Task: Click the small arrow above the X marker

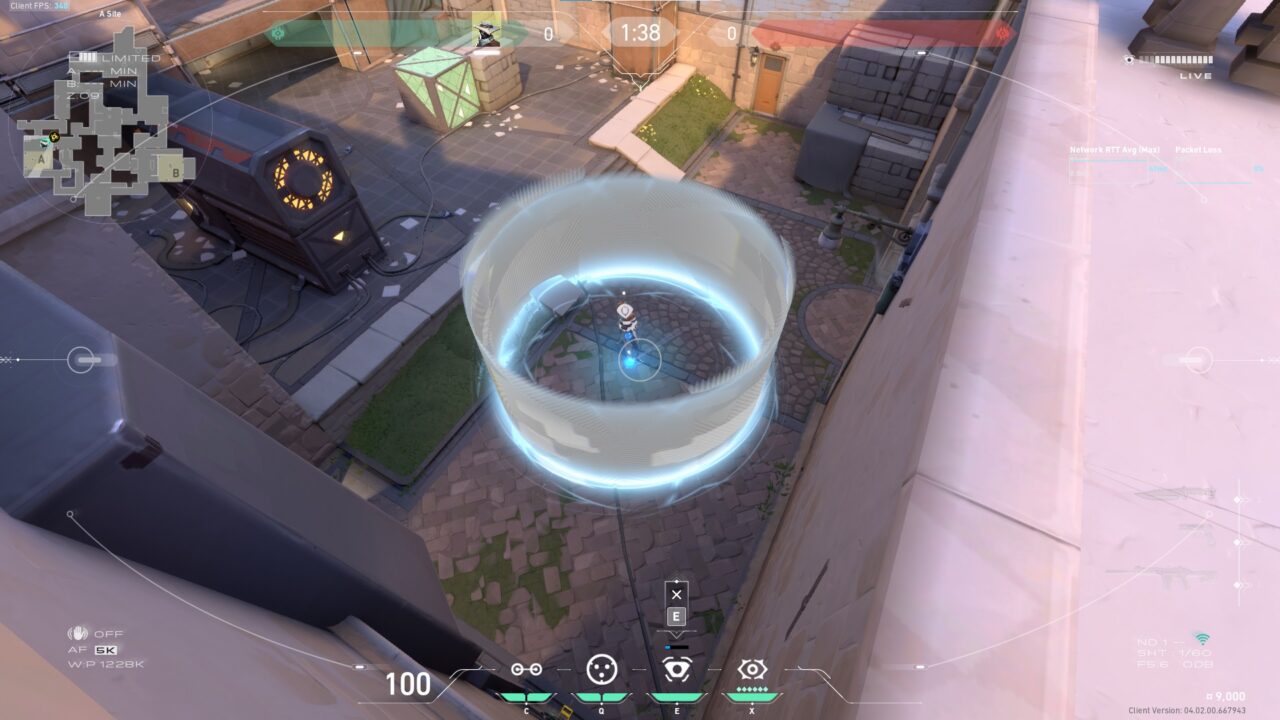Action: 677,581
